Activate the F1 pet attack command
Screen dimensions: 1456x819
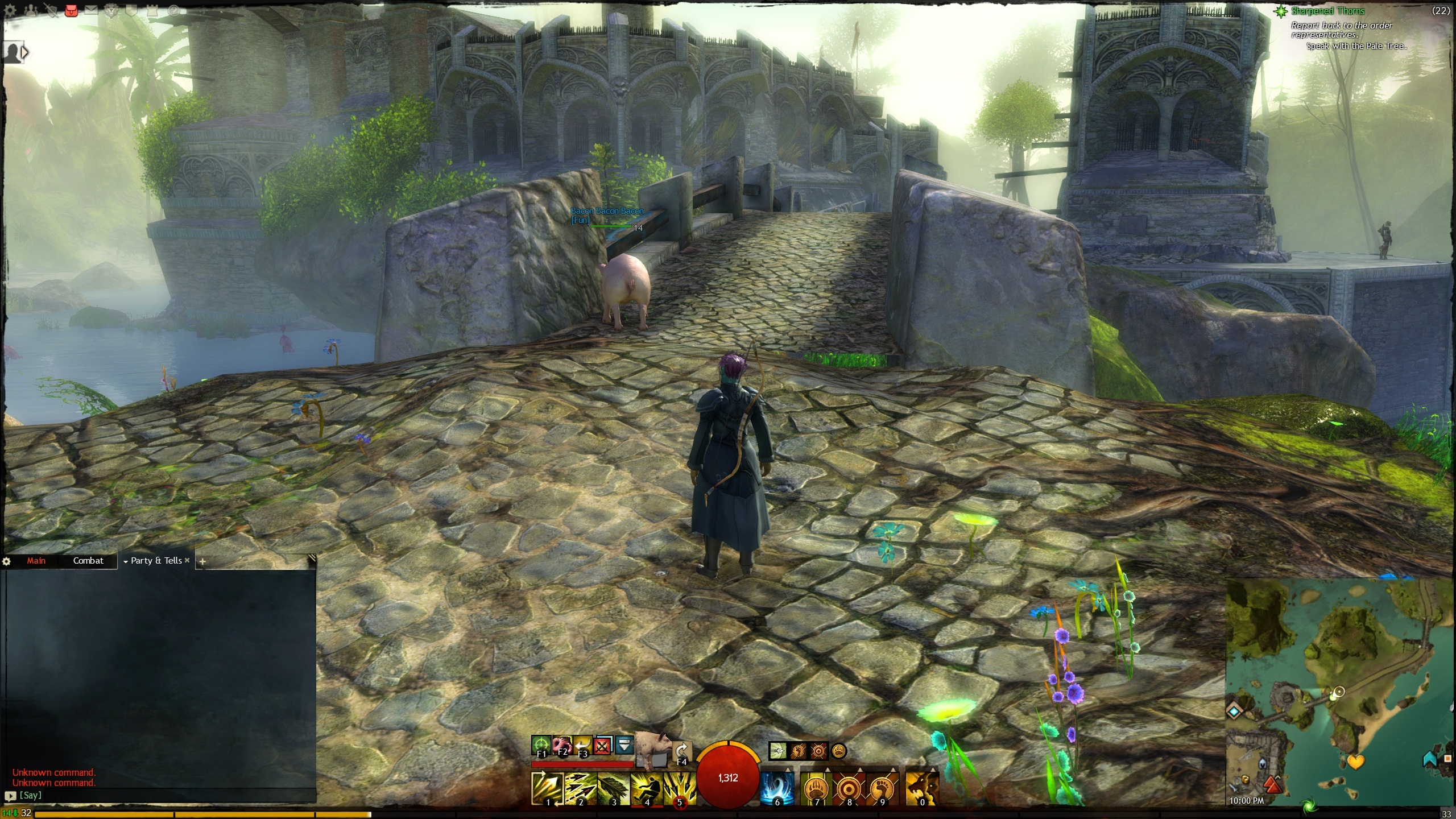541,746
